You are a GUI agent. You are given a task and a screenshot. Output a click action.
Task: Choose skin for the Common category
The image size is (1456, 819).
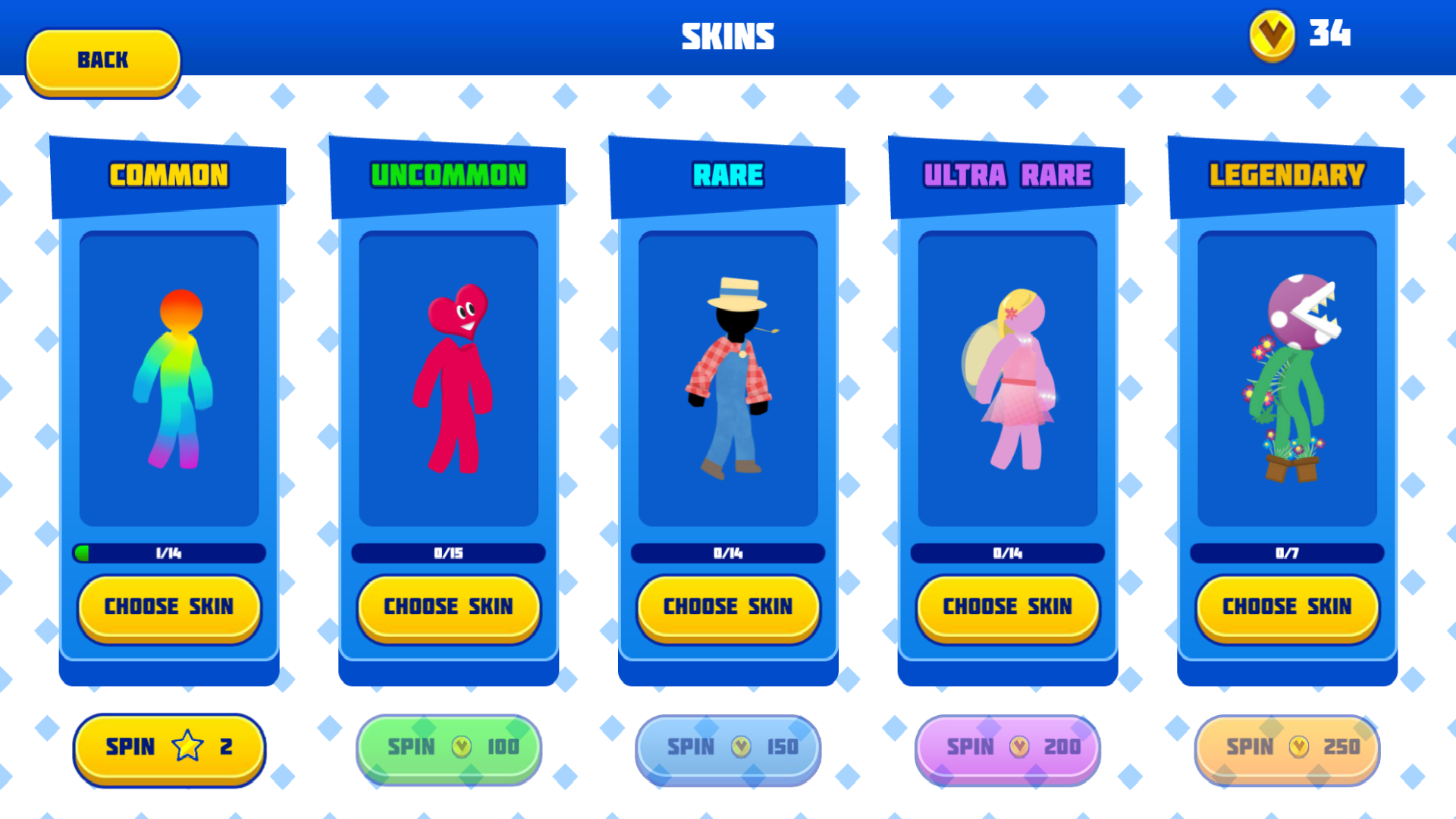tap(168, 607)
